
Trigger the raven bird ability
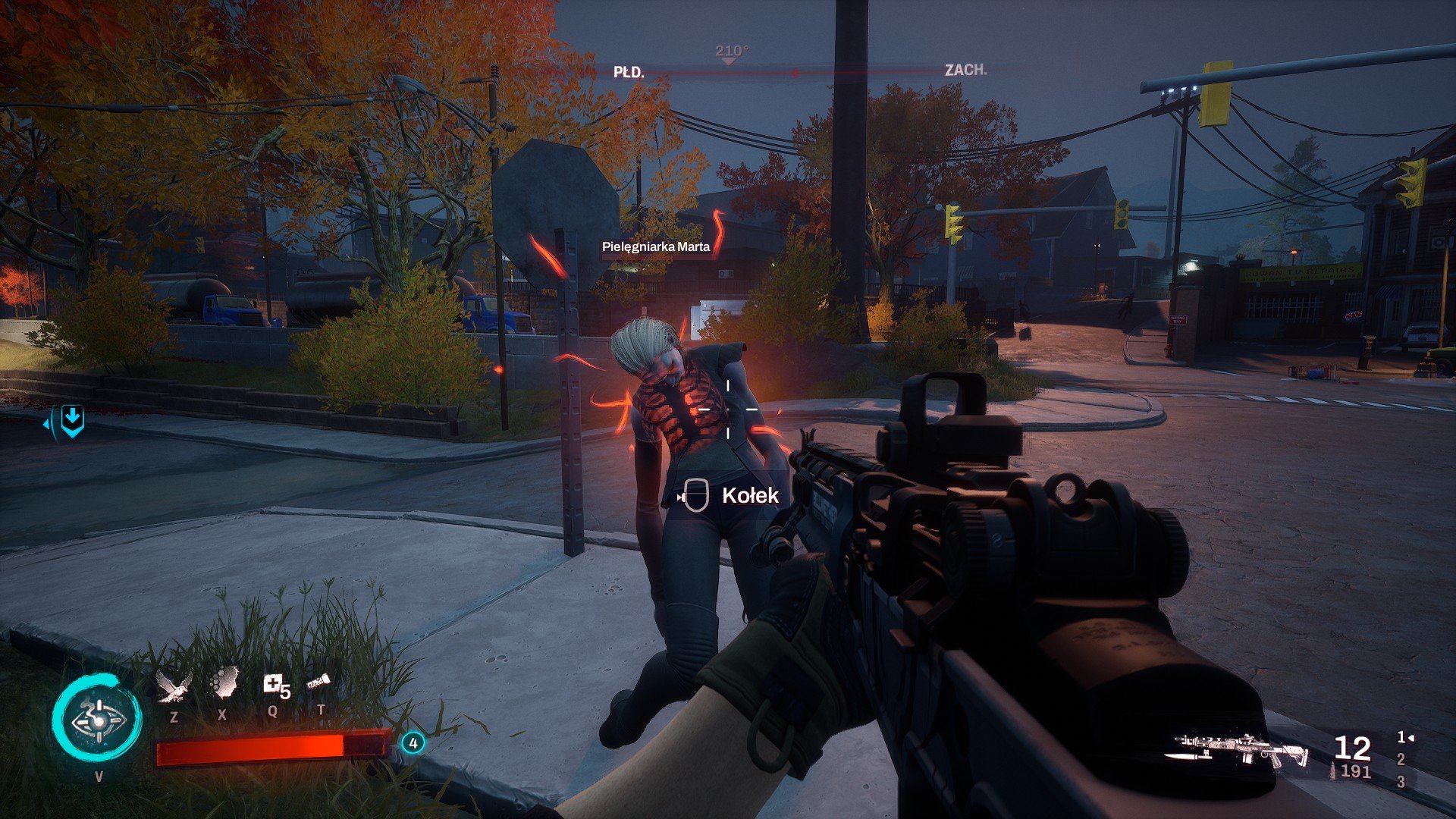point(174,686)
